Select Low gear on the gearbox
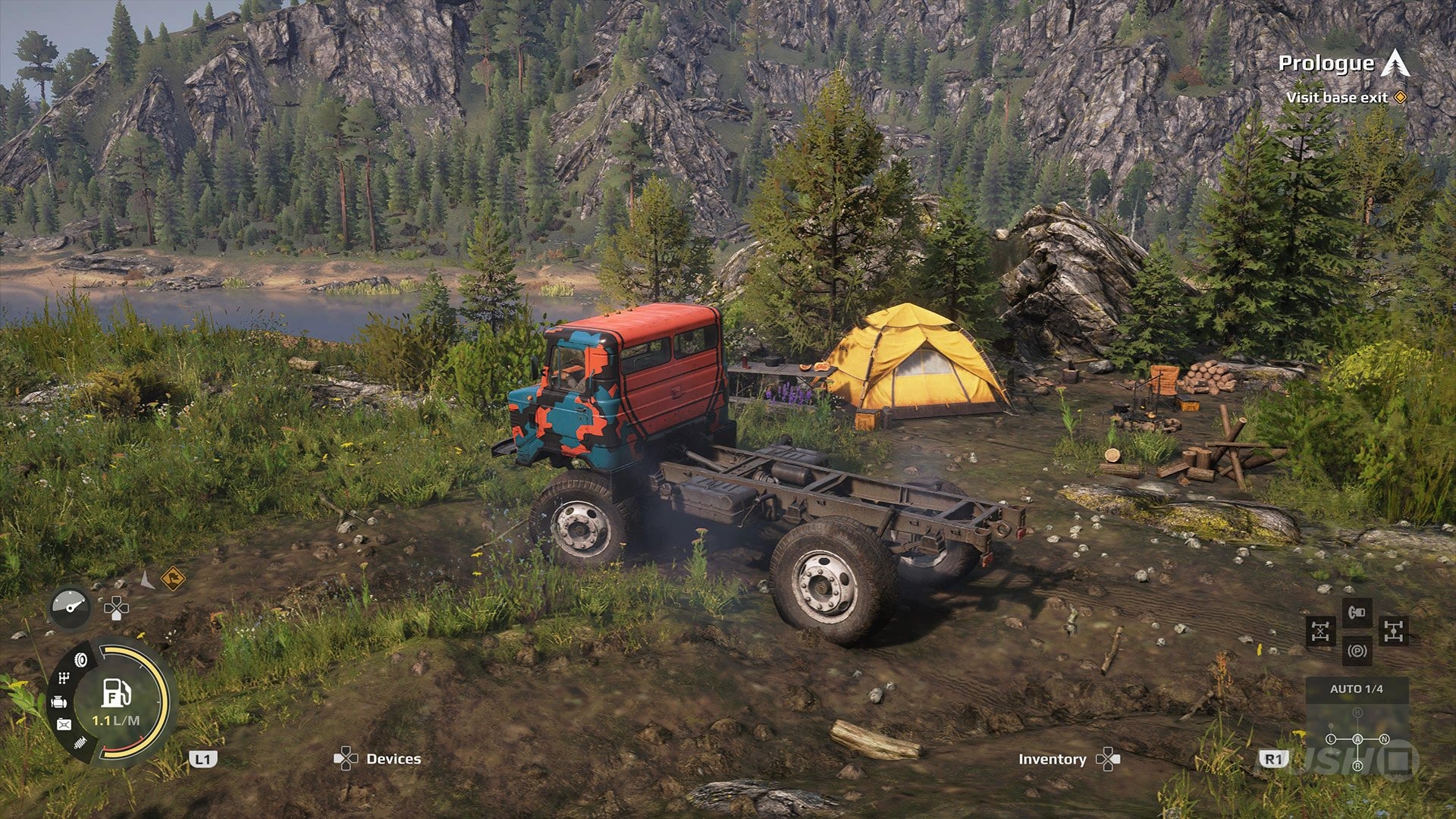 tap(1331, 739)
